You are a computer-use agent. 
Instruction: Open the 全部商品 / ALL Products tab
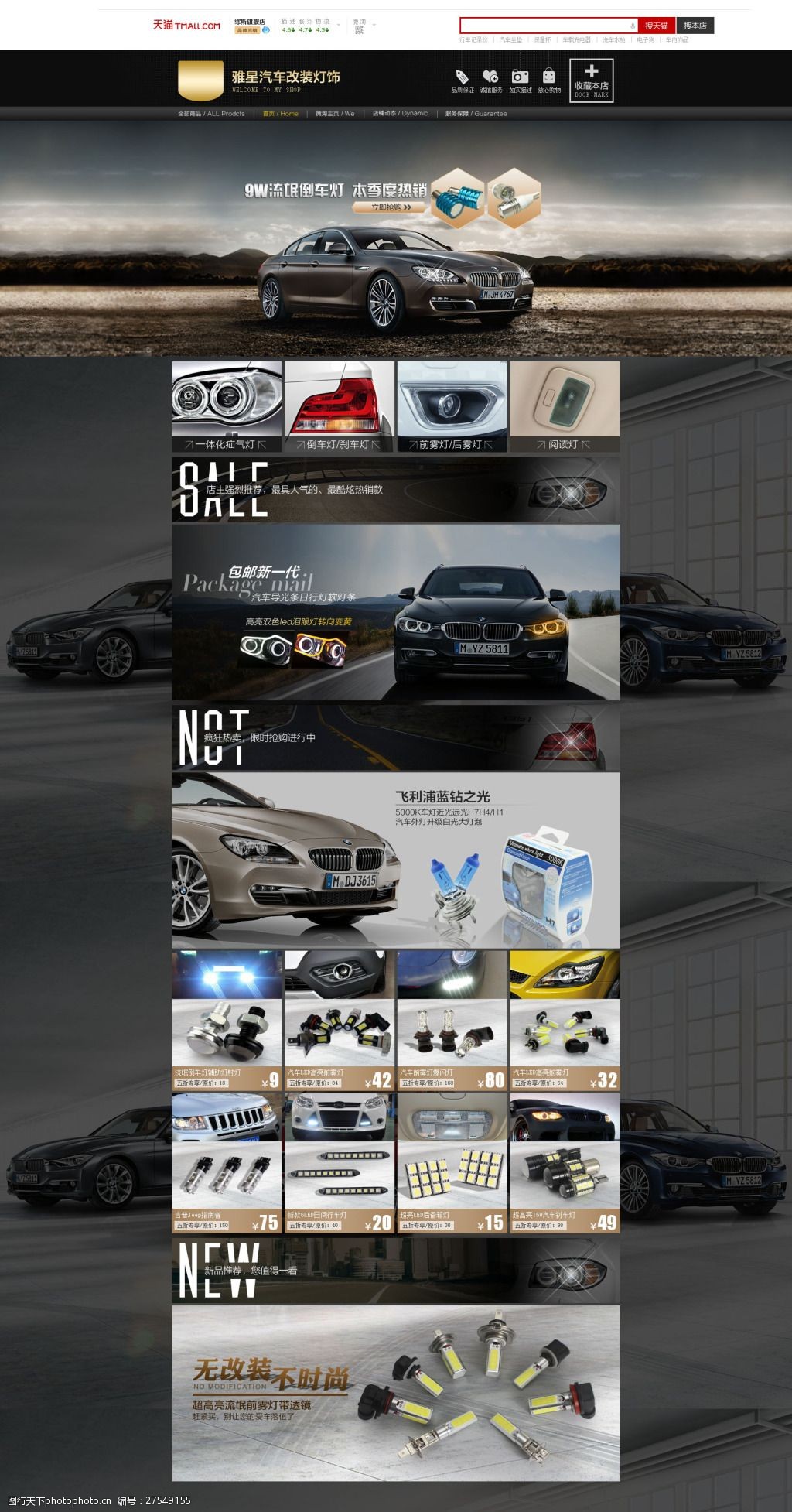[x=211, y=114]
